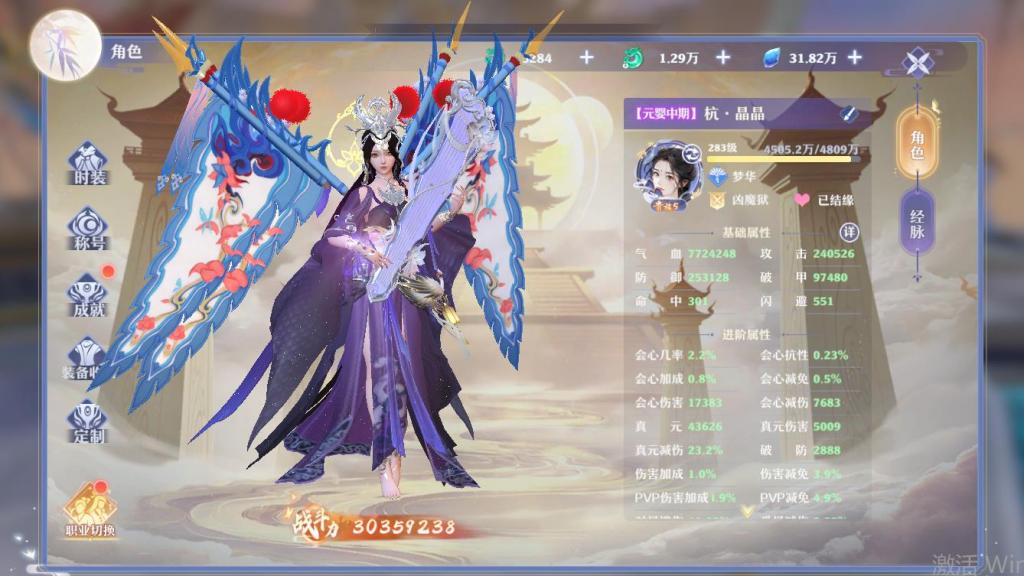Screen dimensions: 1024x576
Task: View the 成就 achievements
Action: [89, 296]
